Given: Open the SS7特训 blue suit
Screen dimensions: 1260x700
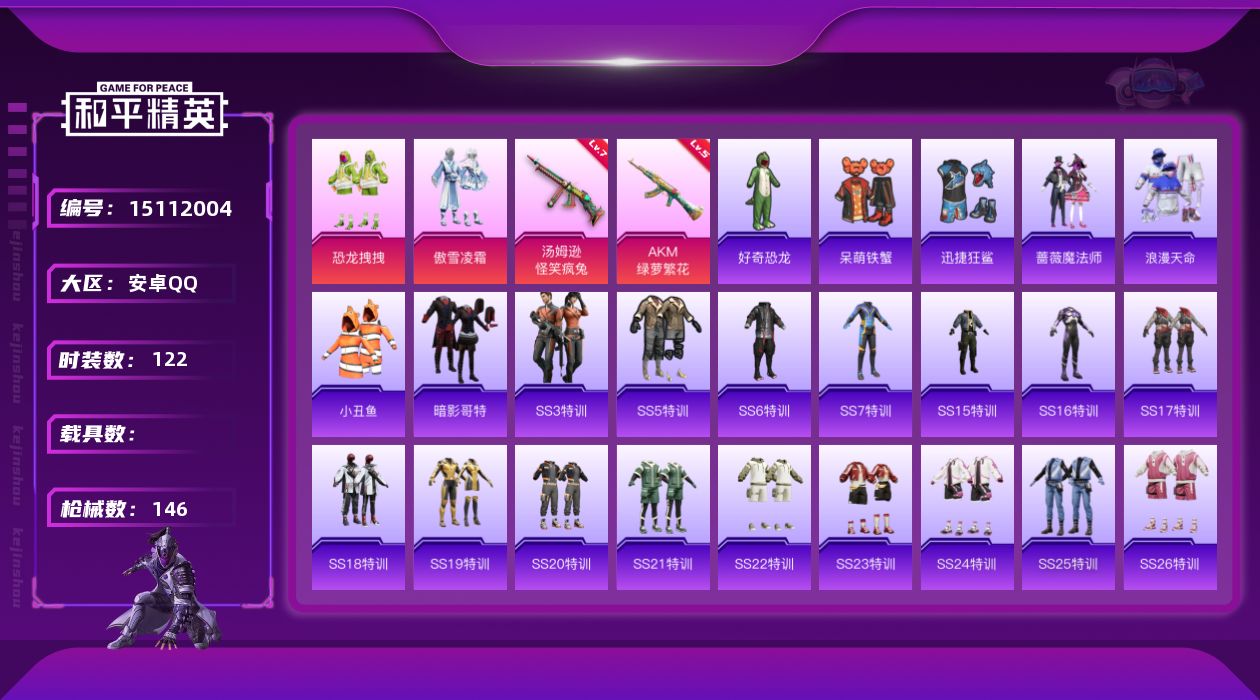Looking at the screenshot, I should 866,364.
